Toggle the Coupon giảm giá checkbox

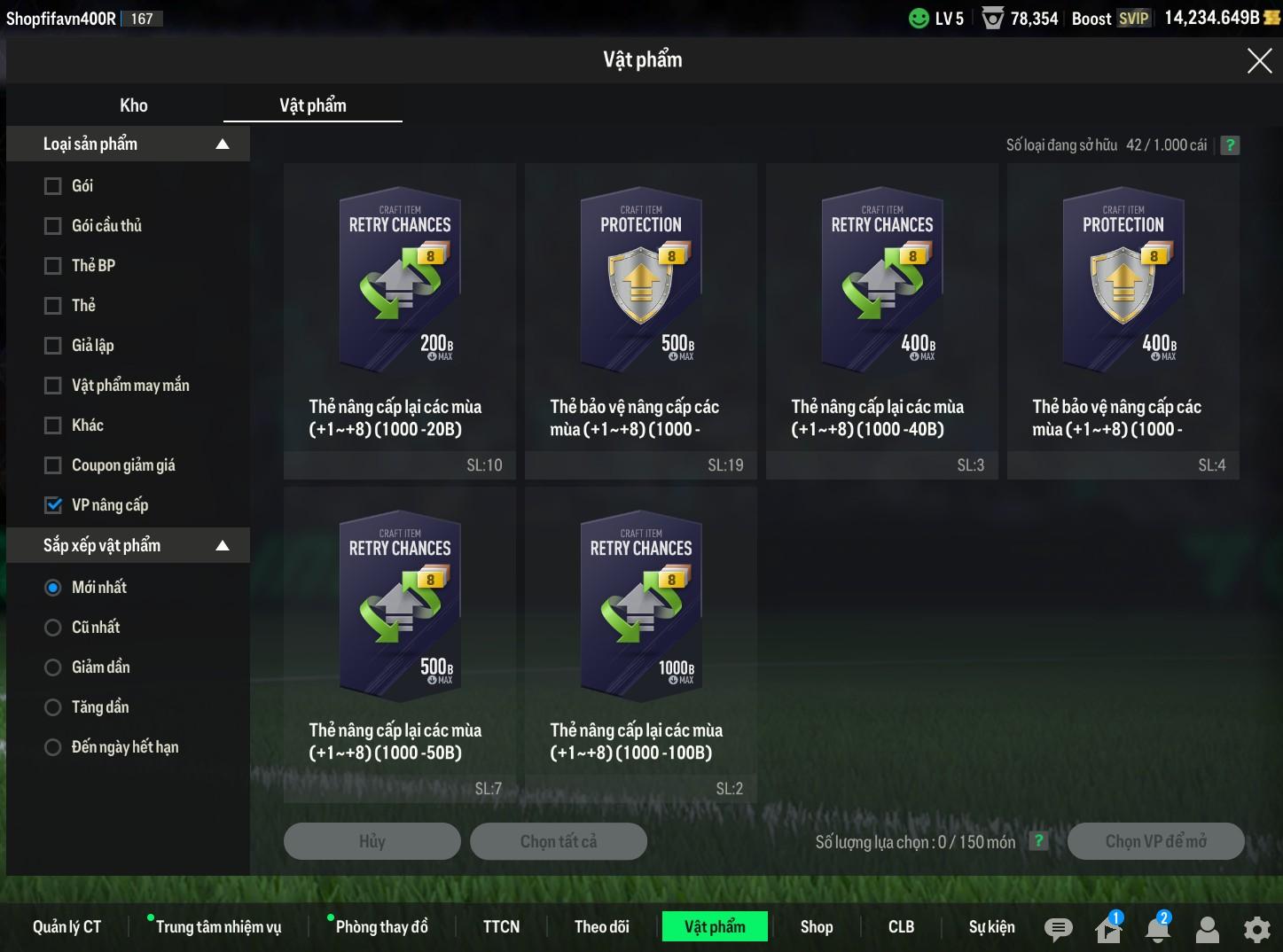pyautogui.click(x=53, y=465)
